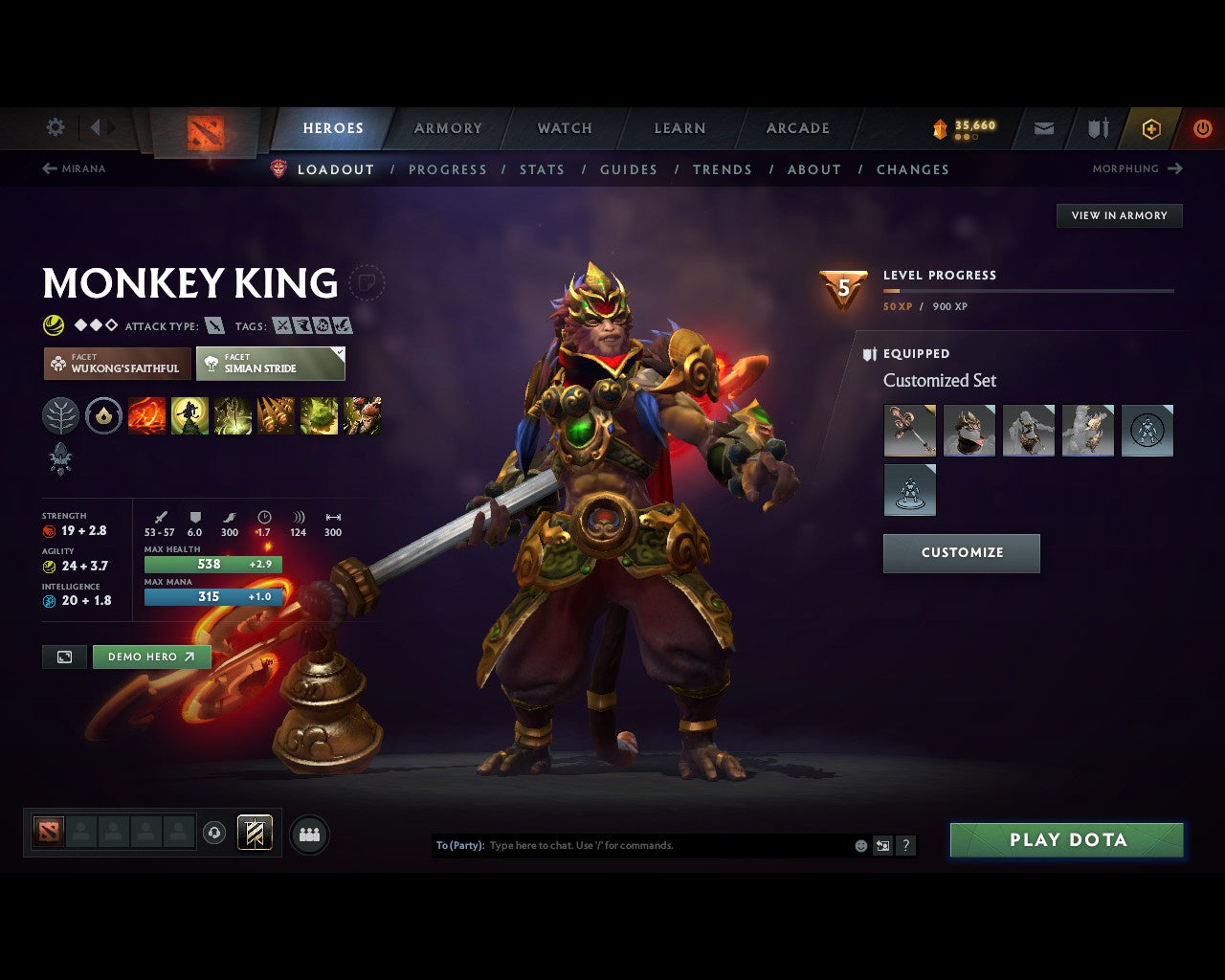Click the Play Dota button

(1066, 839)
